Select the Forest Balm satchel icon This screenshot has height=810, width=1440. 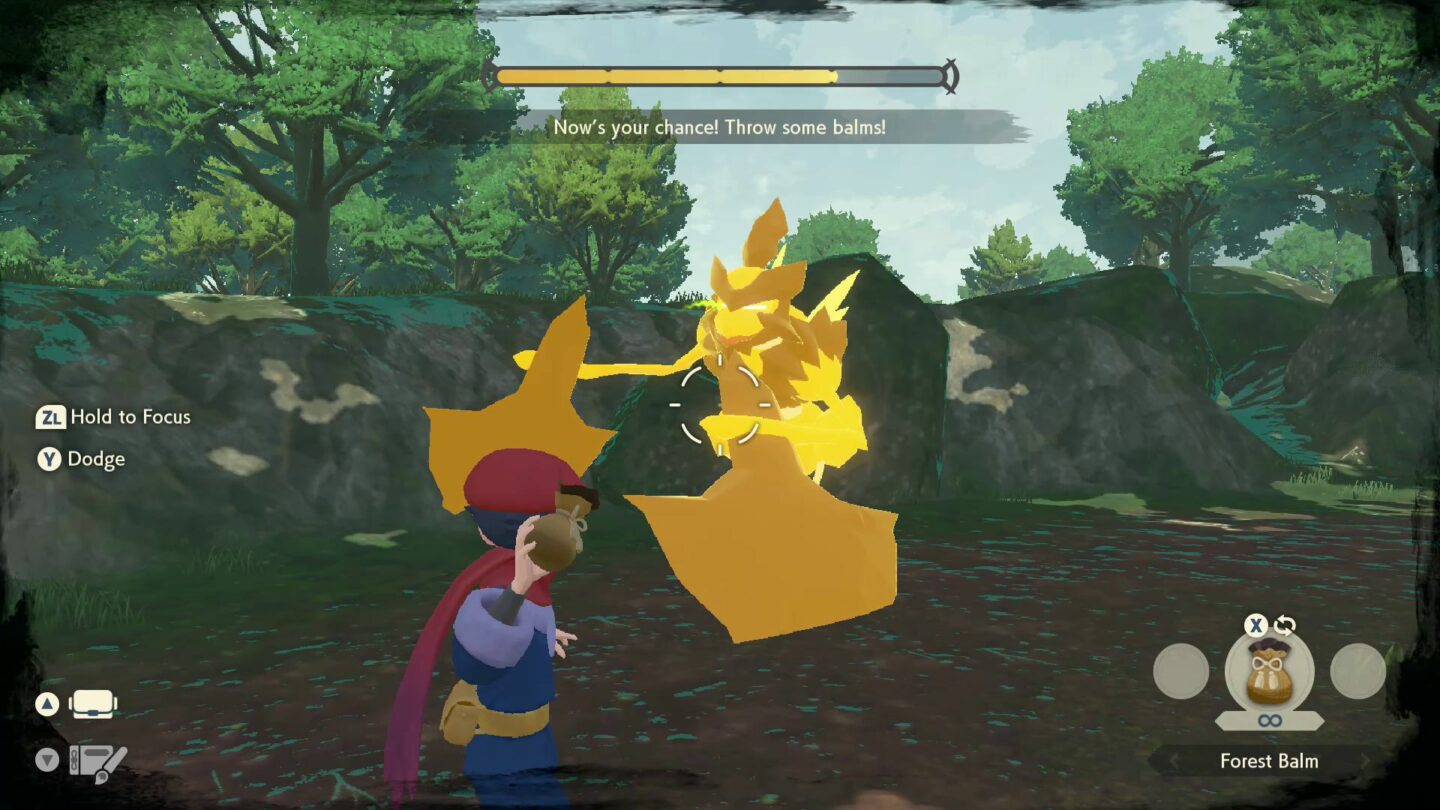pos(1268,675)
